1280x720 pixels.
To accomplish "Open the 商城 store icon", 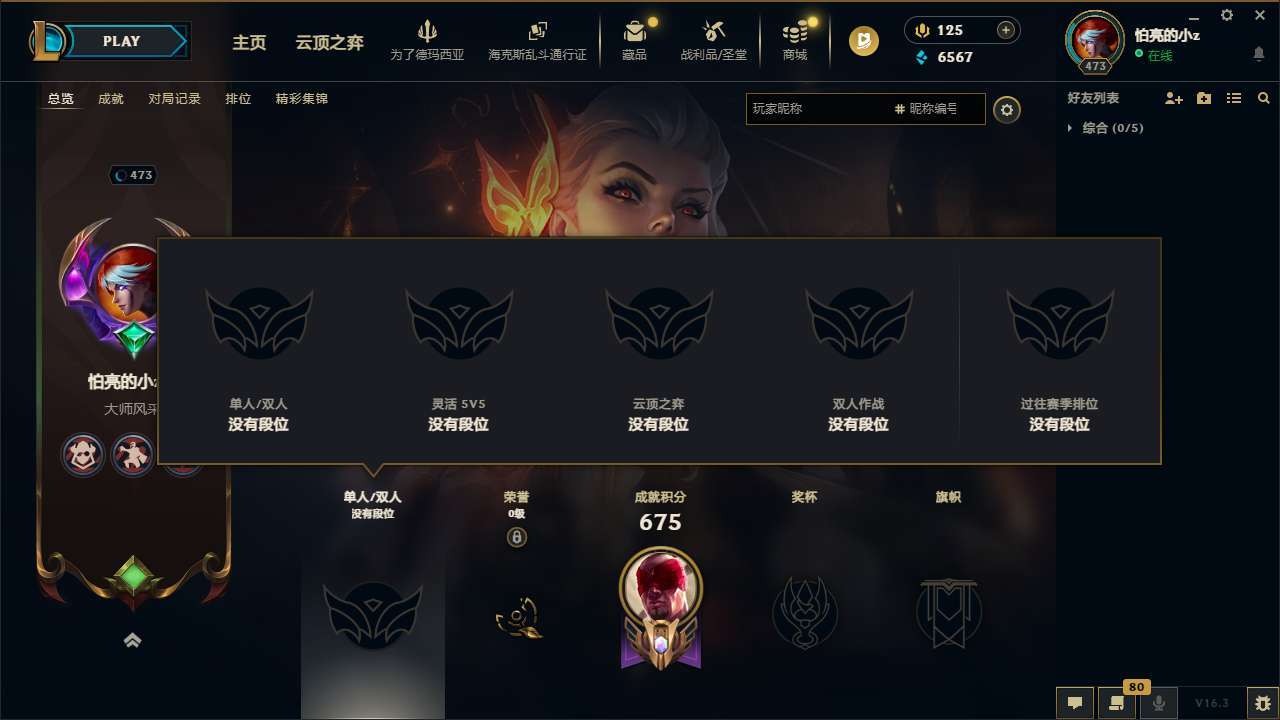I will click(x=794, y=40).
